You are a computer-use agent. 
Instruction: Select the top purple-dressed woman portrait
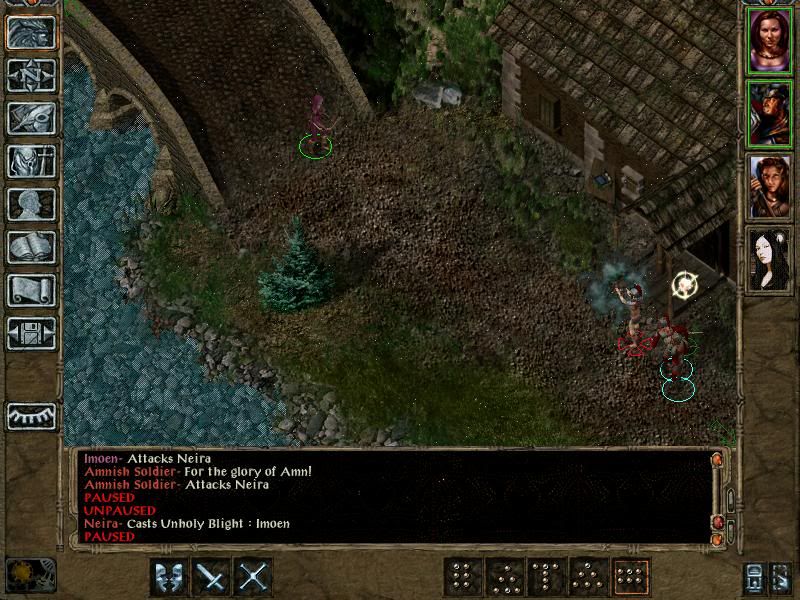(x=769, y=40)
